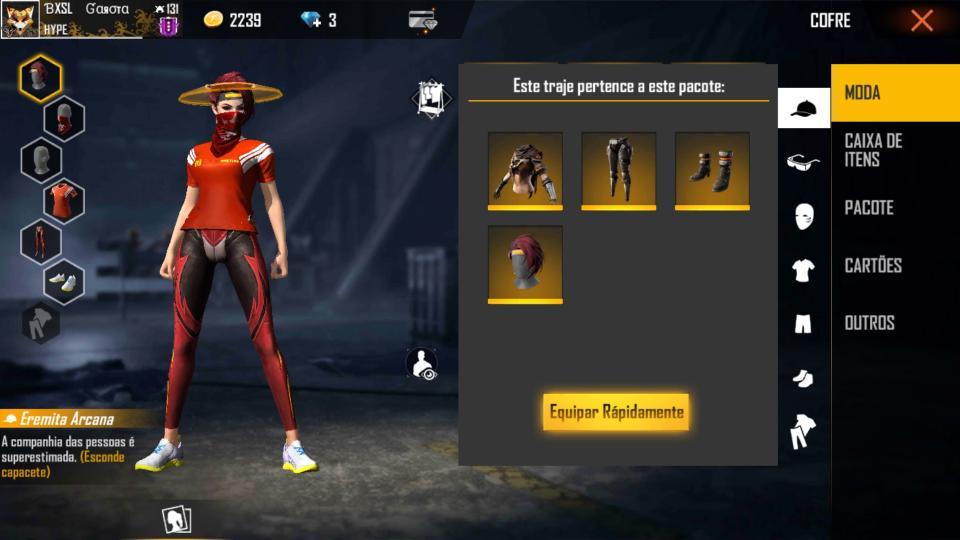Show the Outros tab
This screenshot has width=960, height=540.
(x=894, y=323)
